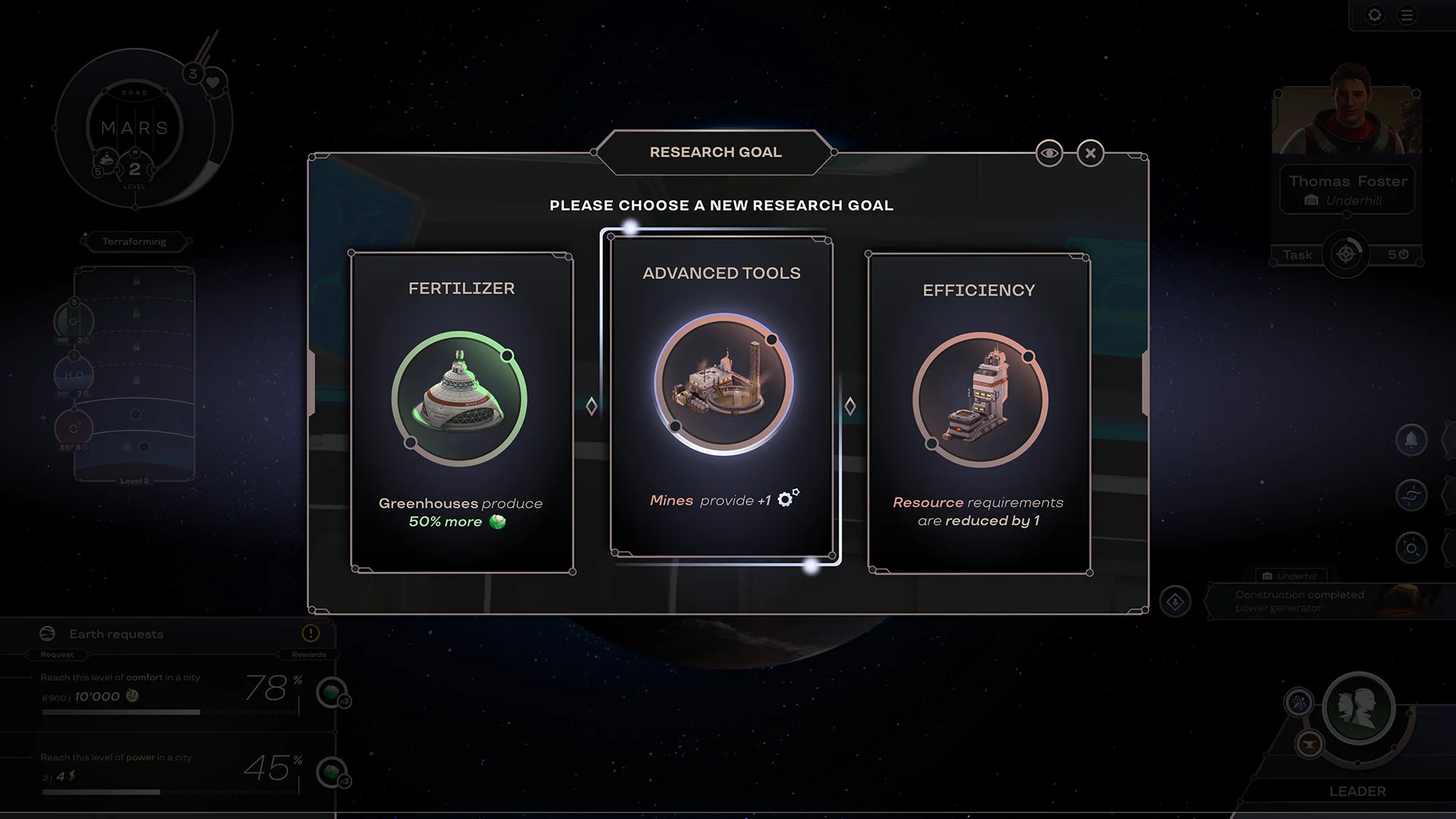This screenshot has width=1456, height=819.
Task: Open the Terraforming panel tab
Action: tap(134, 242)
